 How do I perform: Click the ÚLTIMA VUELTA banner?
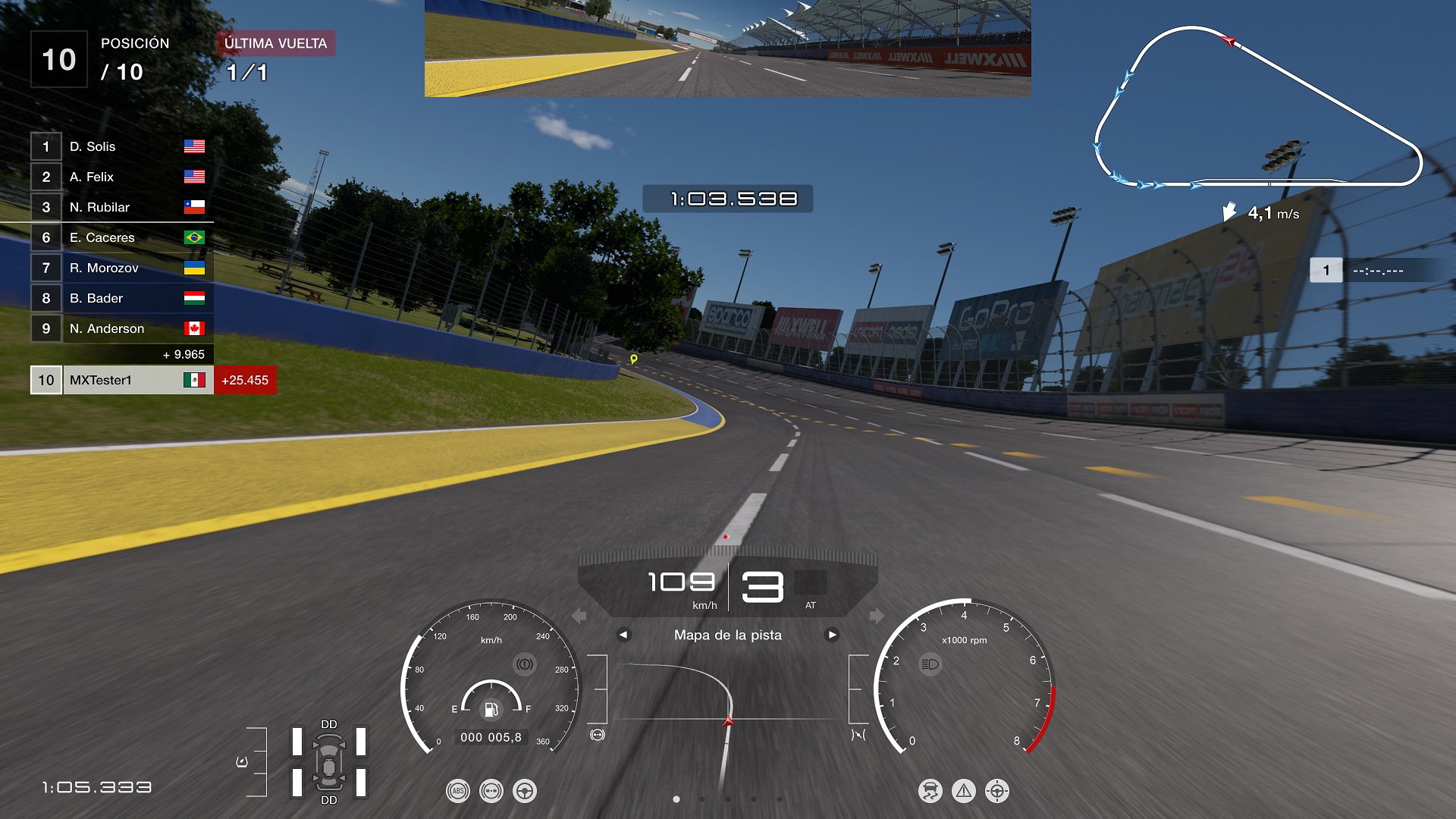[276, 43]
